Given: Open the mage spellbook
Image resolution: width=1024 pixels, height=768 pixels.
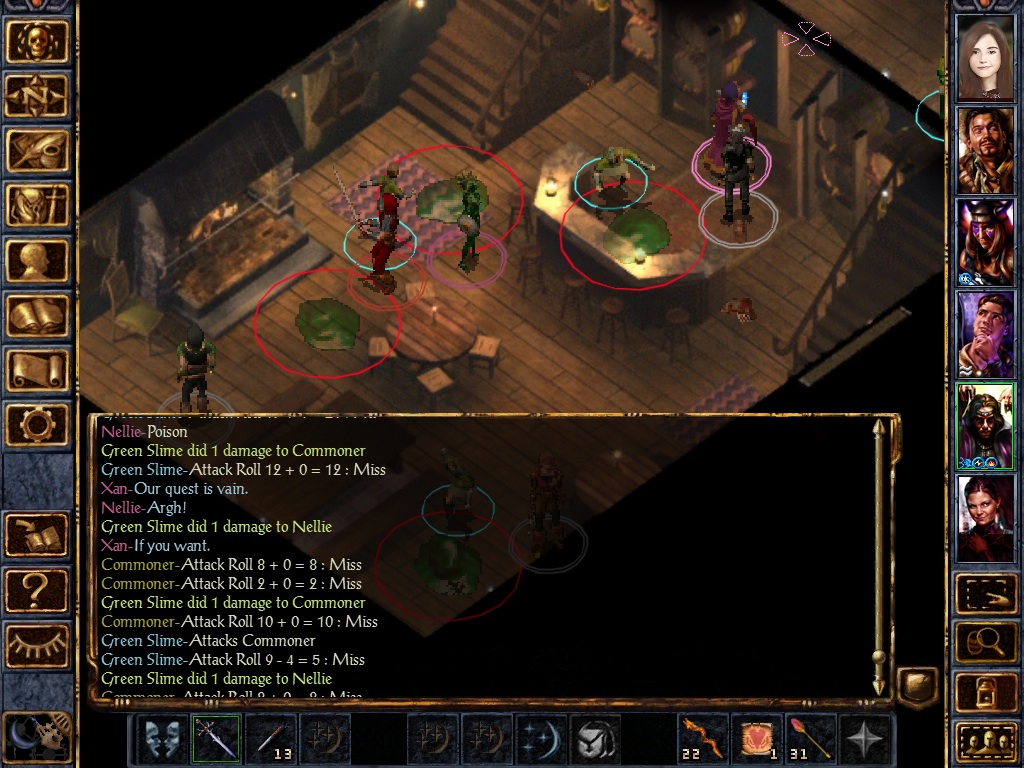Looking at the screenshot, I should (38, 316).
